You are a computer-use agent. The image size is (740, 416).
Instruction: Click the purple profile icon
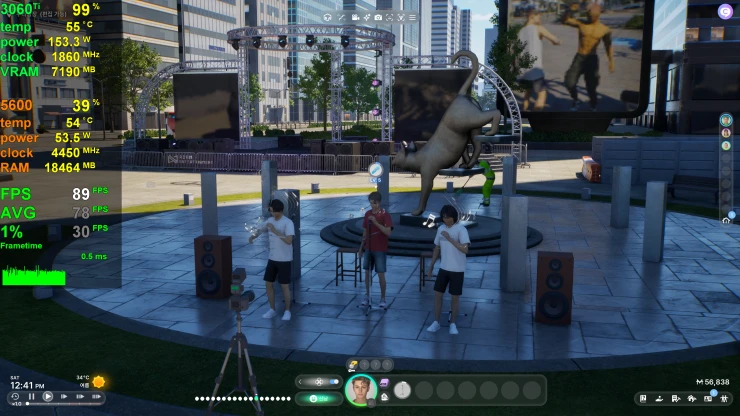click(725, 11)
